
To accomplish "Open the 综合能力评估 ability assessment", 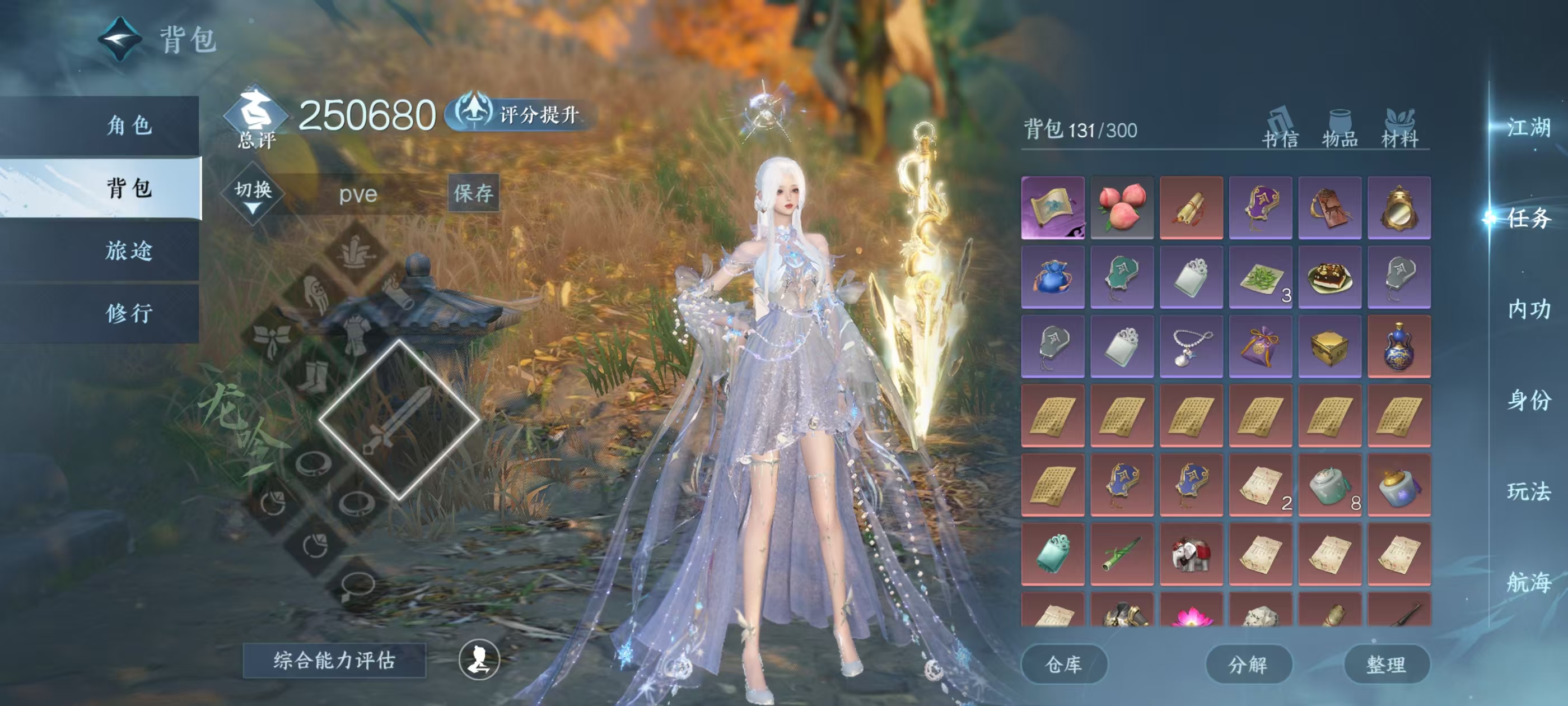I will [334, 659].
